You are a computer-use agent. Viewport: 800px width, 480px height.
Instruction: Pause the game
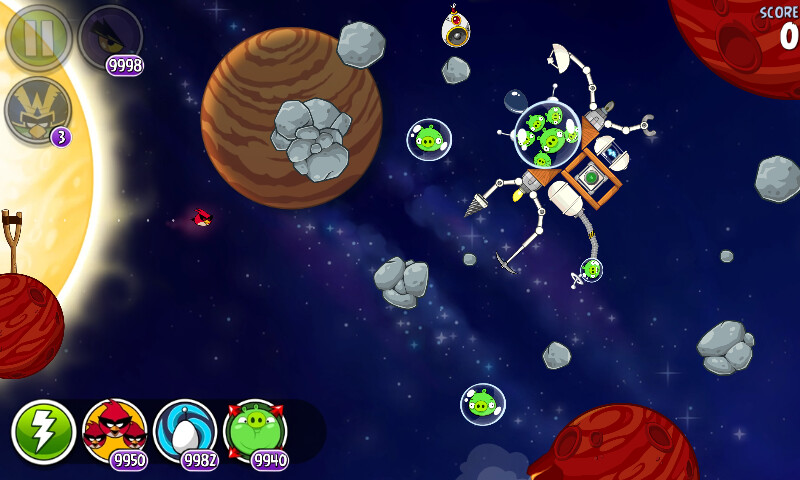tap(38, 38)
